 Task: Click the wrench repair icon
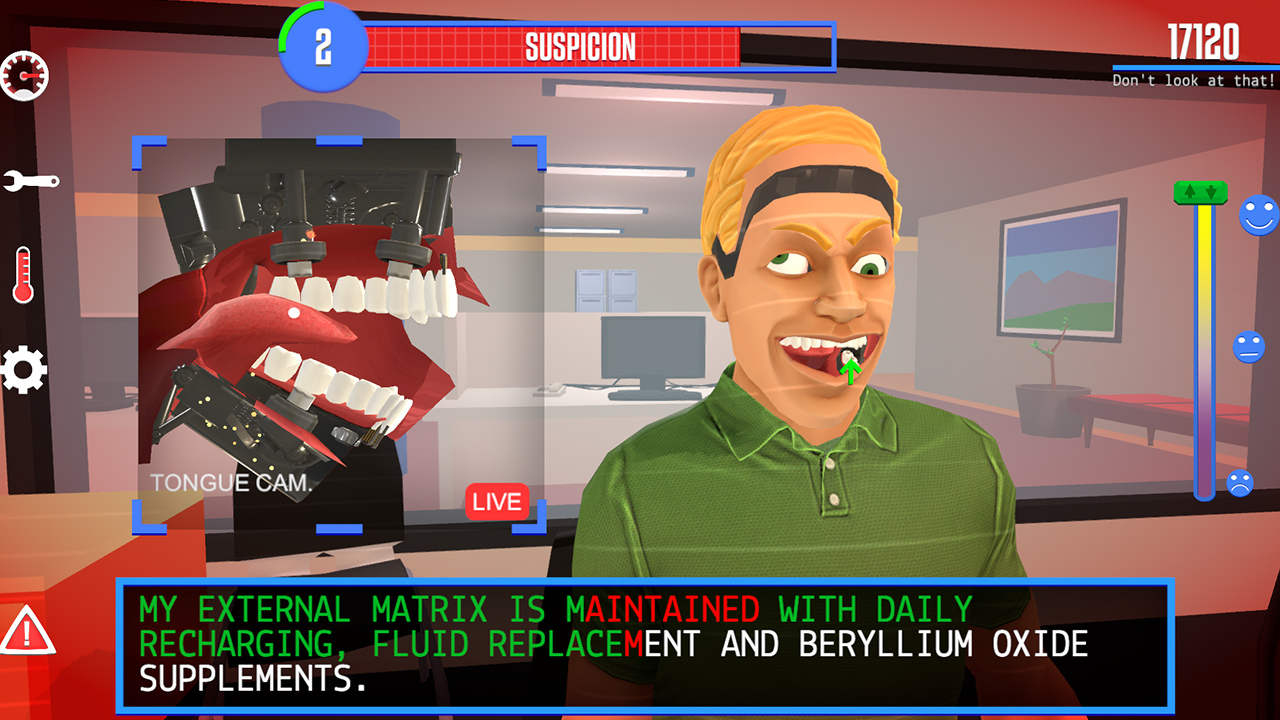point(30,182)
